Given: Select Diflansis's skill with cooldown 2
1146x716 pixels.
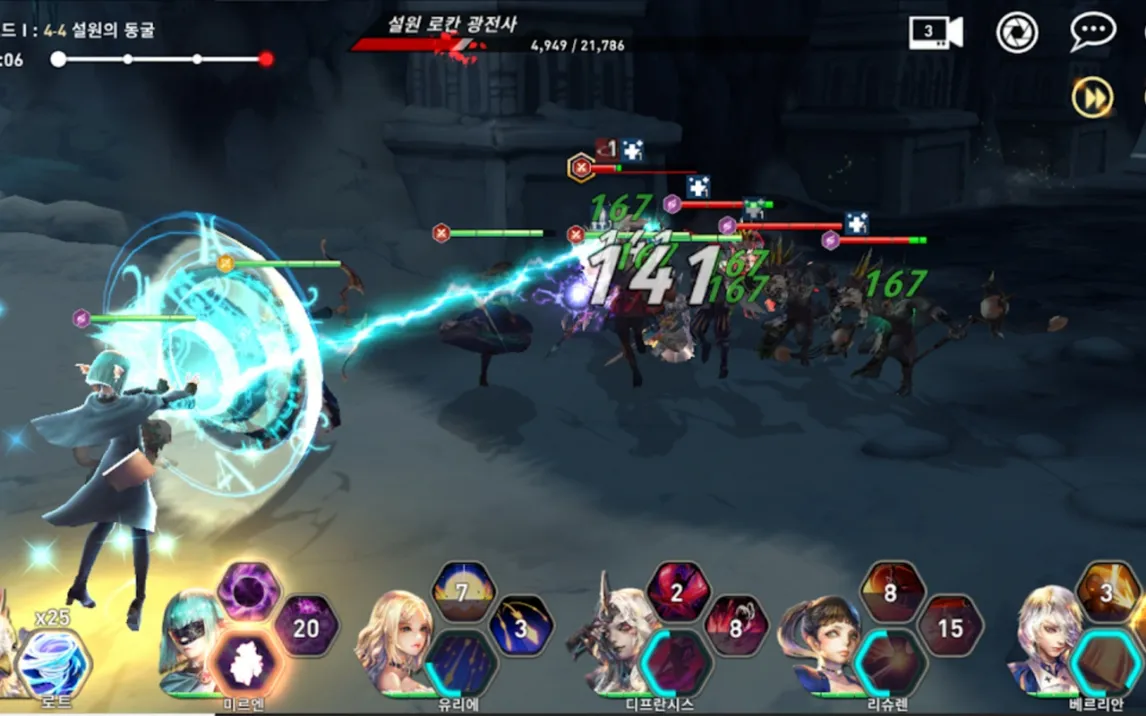Looking at the screenshot, I should [677, 591].
